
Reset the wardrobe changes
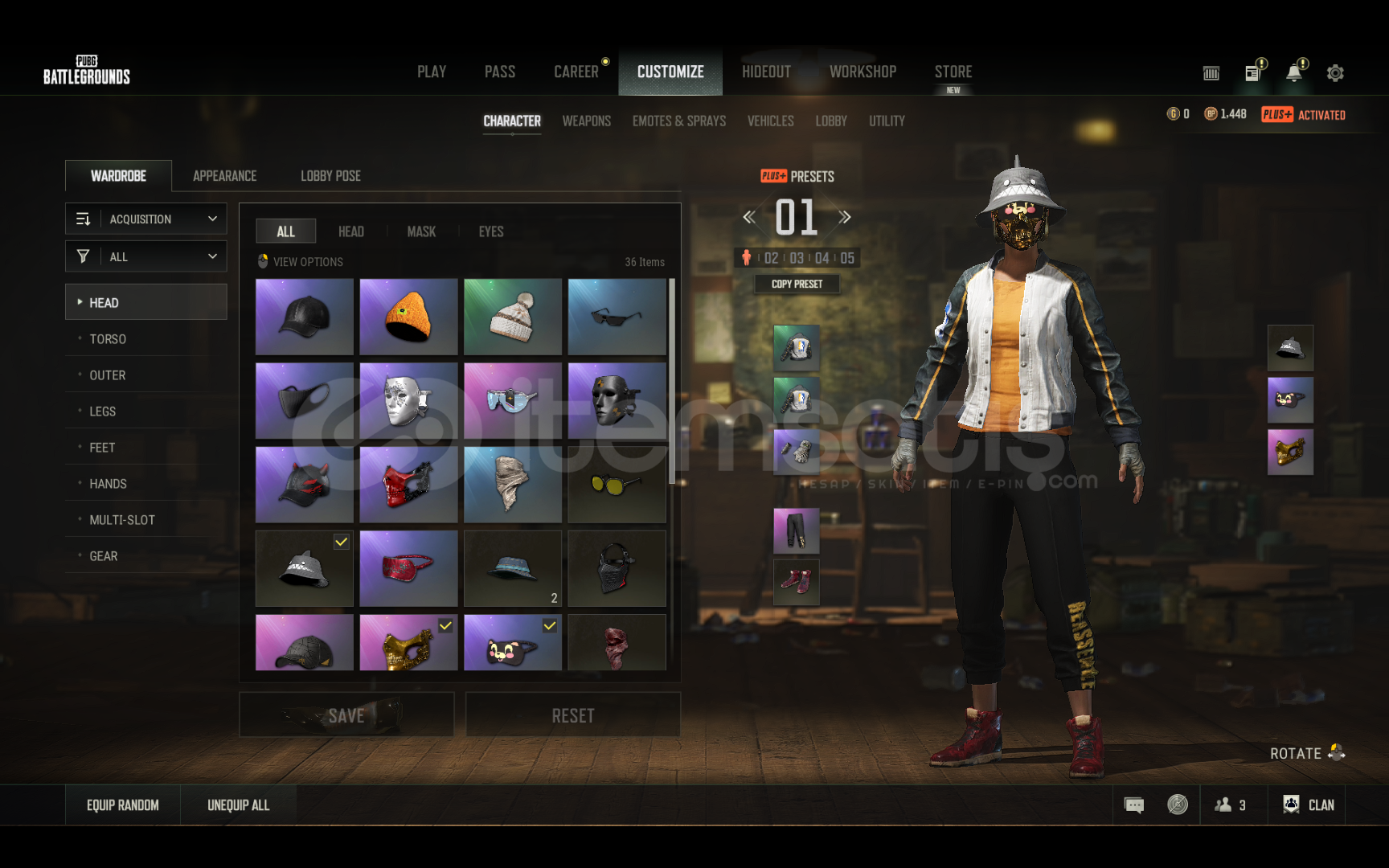pos(572,715)
